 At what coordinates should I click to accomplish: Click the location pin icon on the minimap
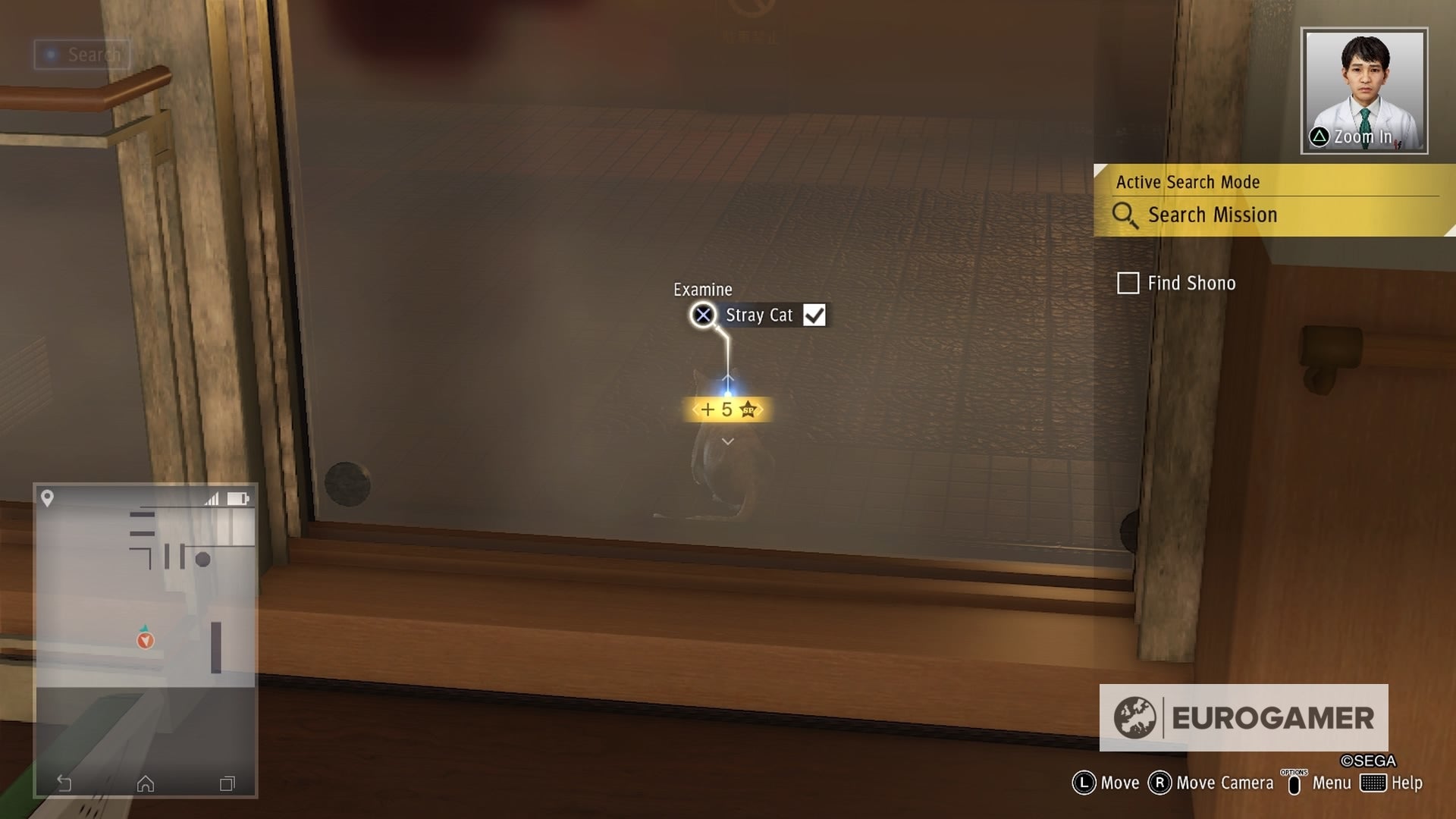click(48, 498)
